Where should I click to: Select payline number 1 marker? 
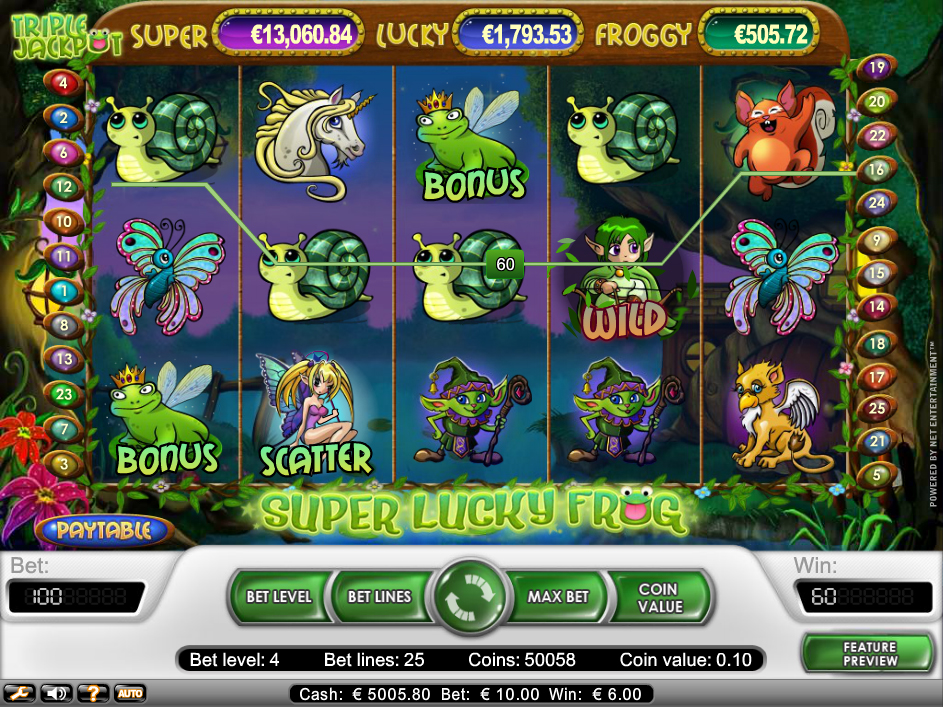(63, 292)
